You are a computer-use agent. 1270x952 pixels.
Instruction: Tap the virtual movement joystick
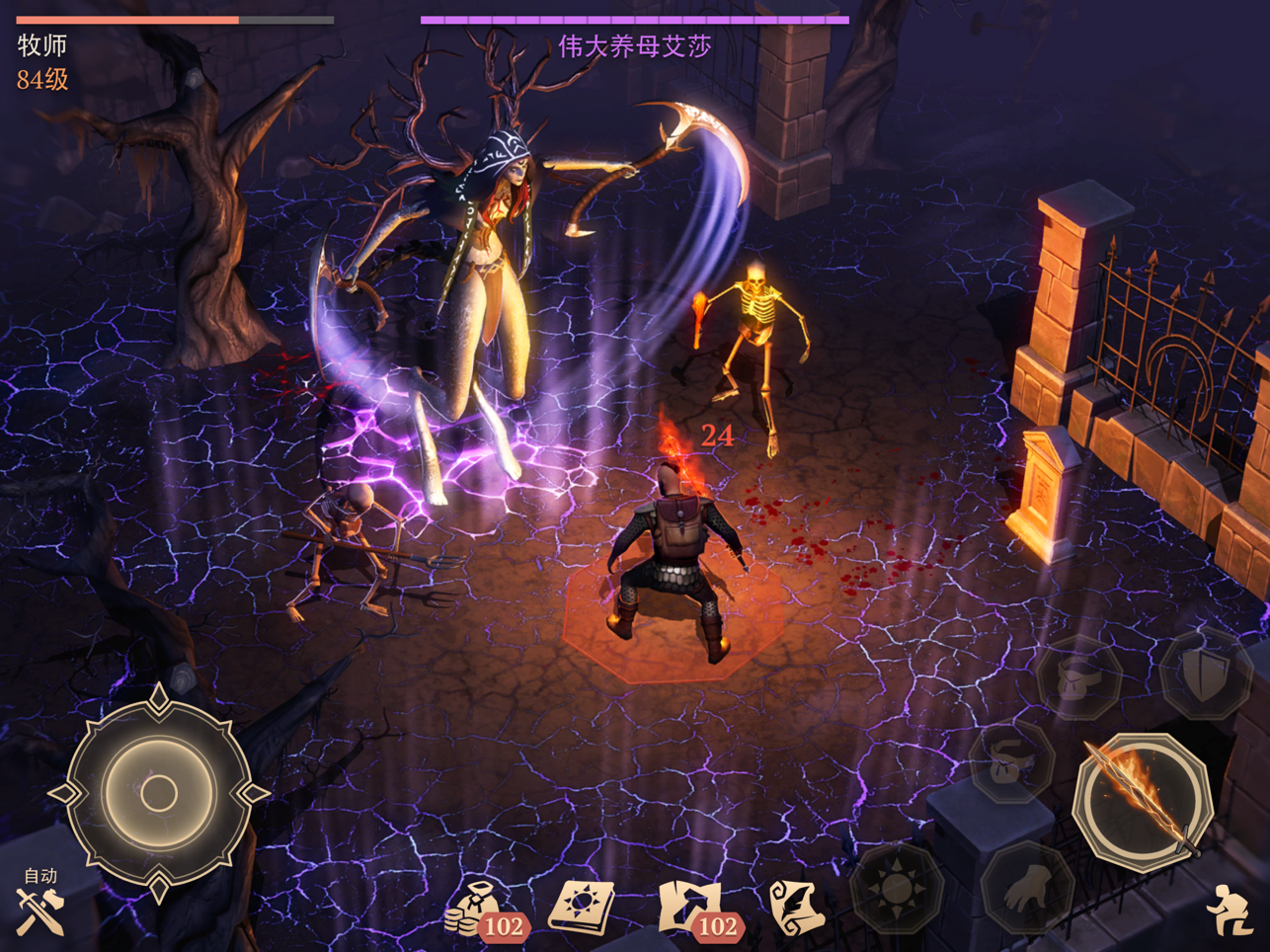click(159, 792)
